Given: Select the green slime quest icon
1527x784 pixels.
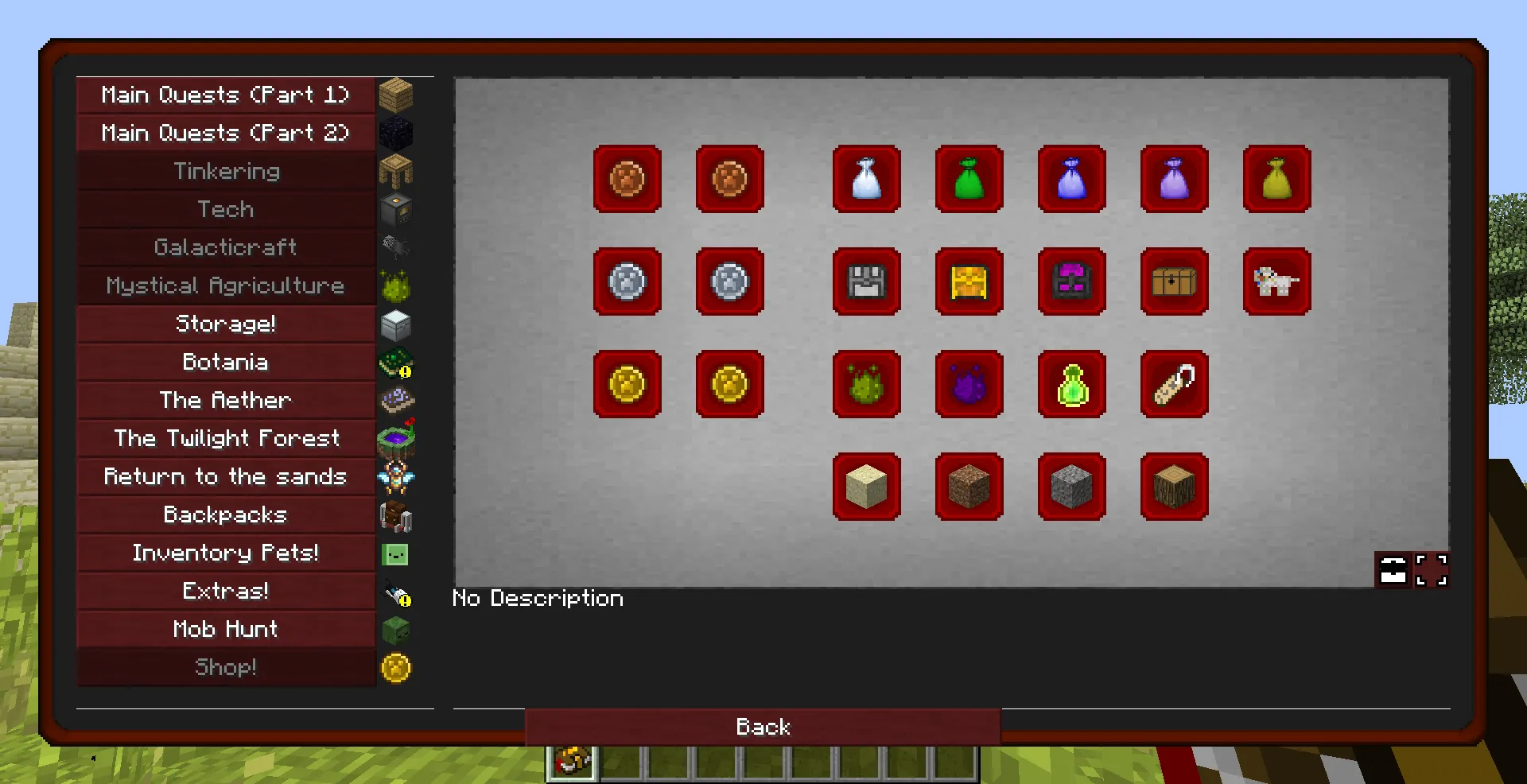Looking at the screenshot, I should coord(866,385).
